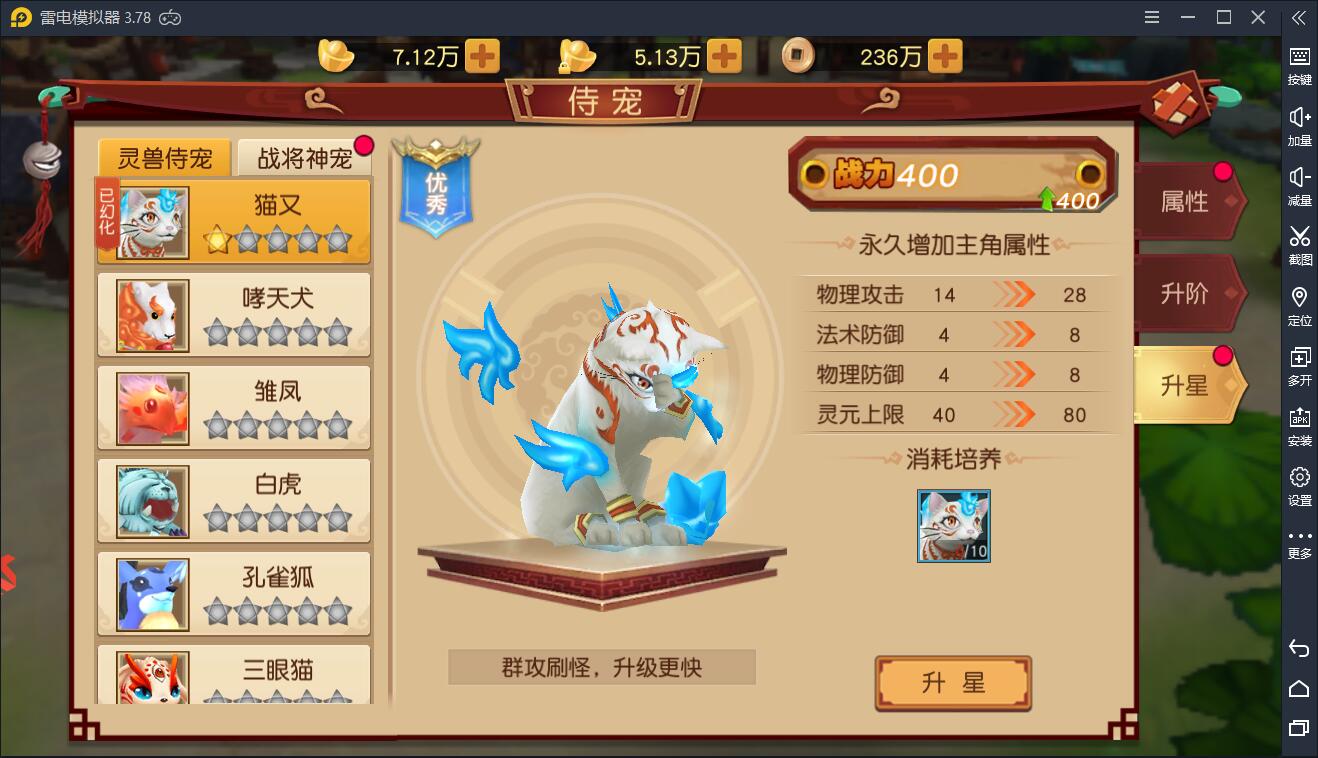Switch to the 升阶 advancement tab

(1185, 294)
